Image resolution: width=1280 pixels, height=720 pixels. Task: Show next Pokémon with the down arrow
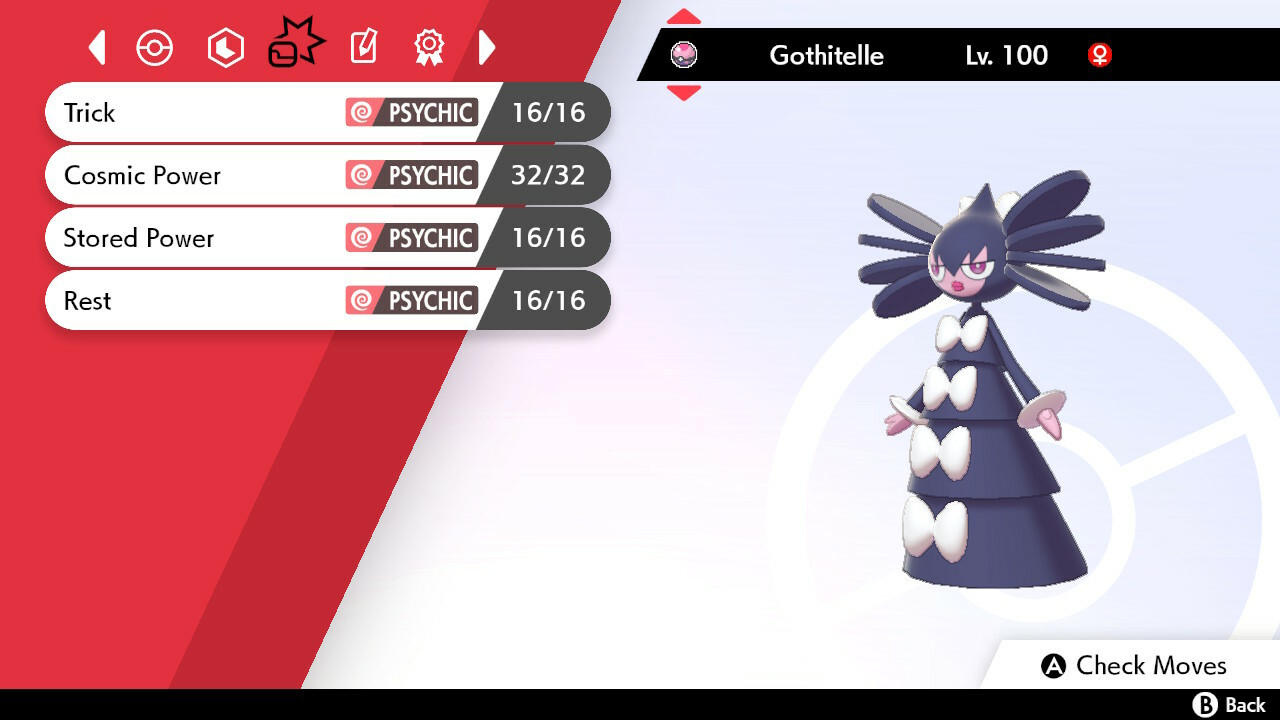tap(684, 93)
